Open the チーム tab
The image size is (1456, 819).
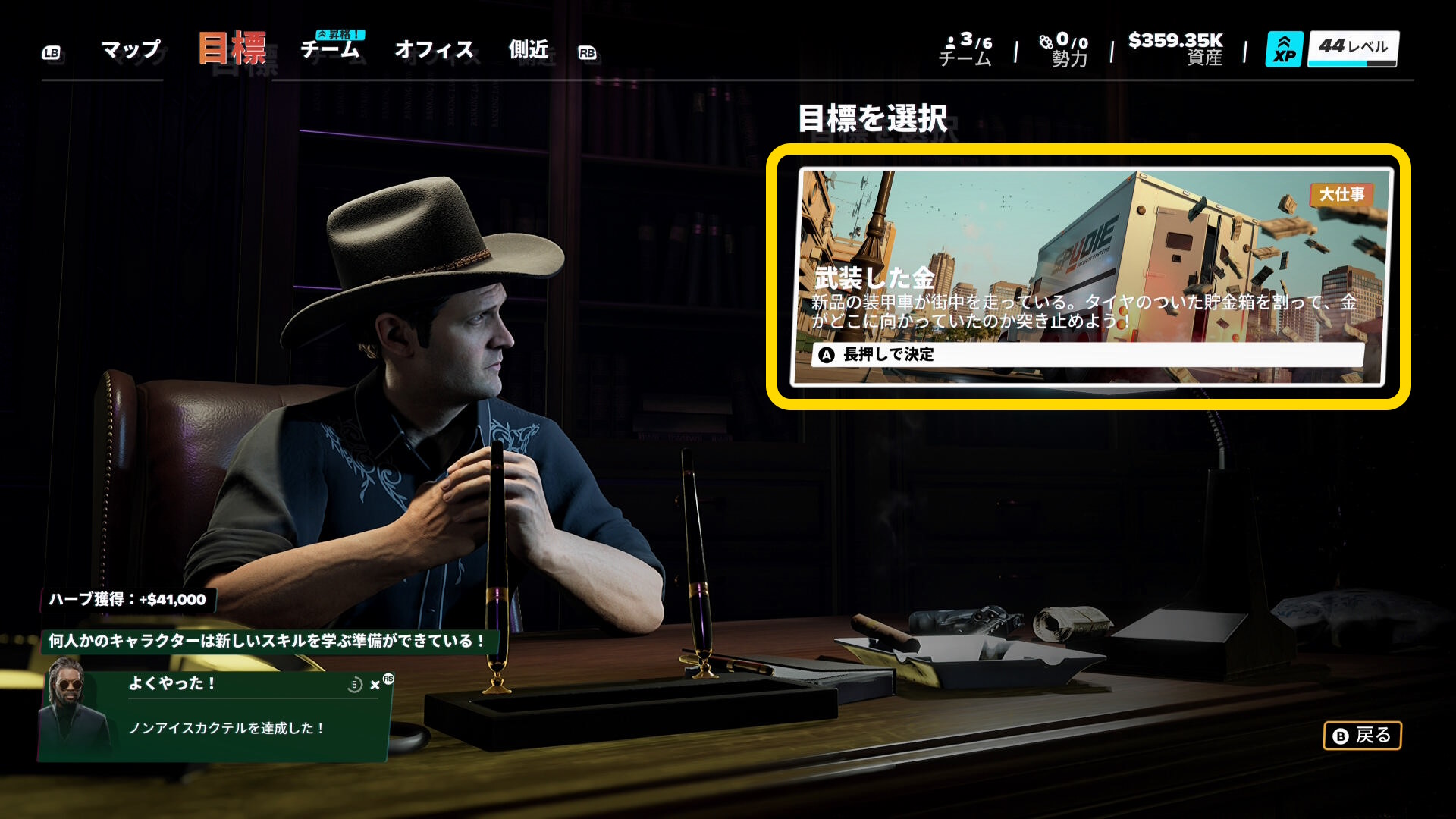330,50
